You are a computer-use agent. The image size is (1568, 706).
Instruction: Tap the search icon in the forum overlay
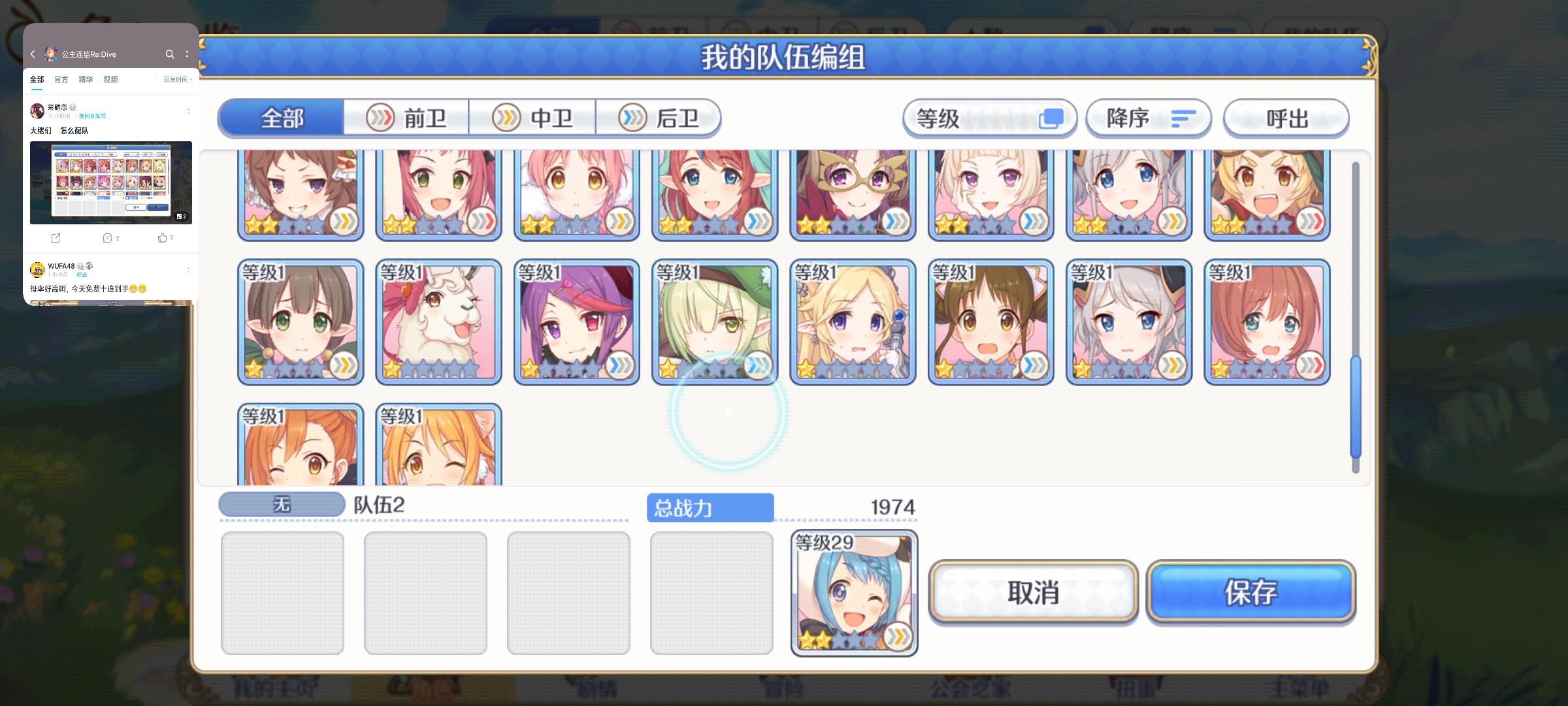(x=171, y=54)
